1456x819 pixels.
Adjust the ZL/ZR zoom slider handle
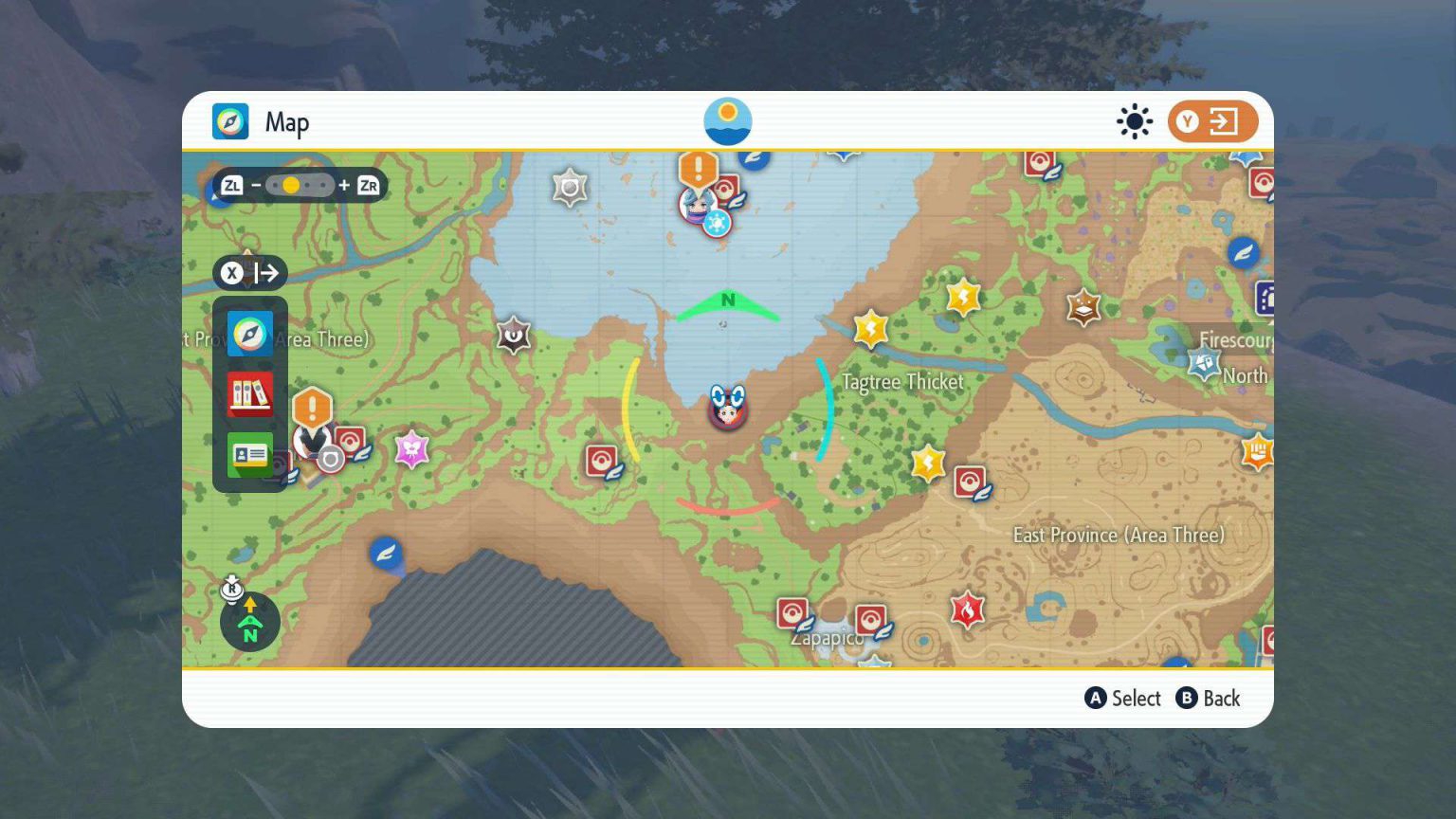[x=290, y=186]
